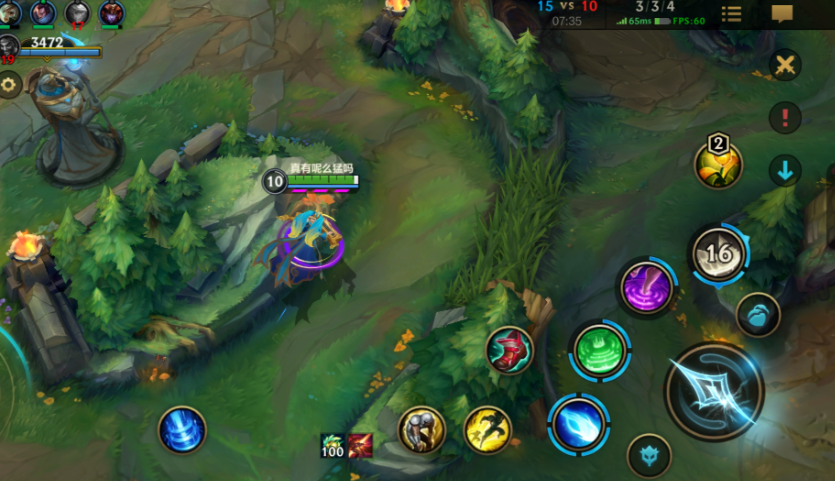
Task: Cast the green ripple ability
Action: point(600,350)
